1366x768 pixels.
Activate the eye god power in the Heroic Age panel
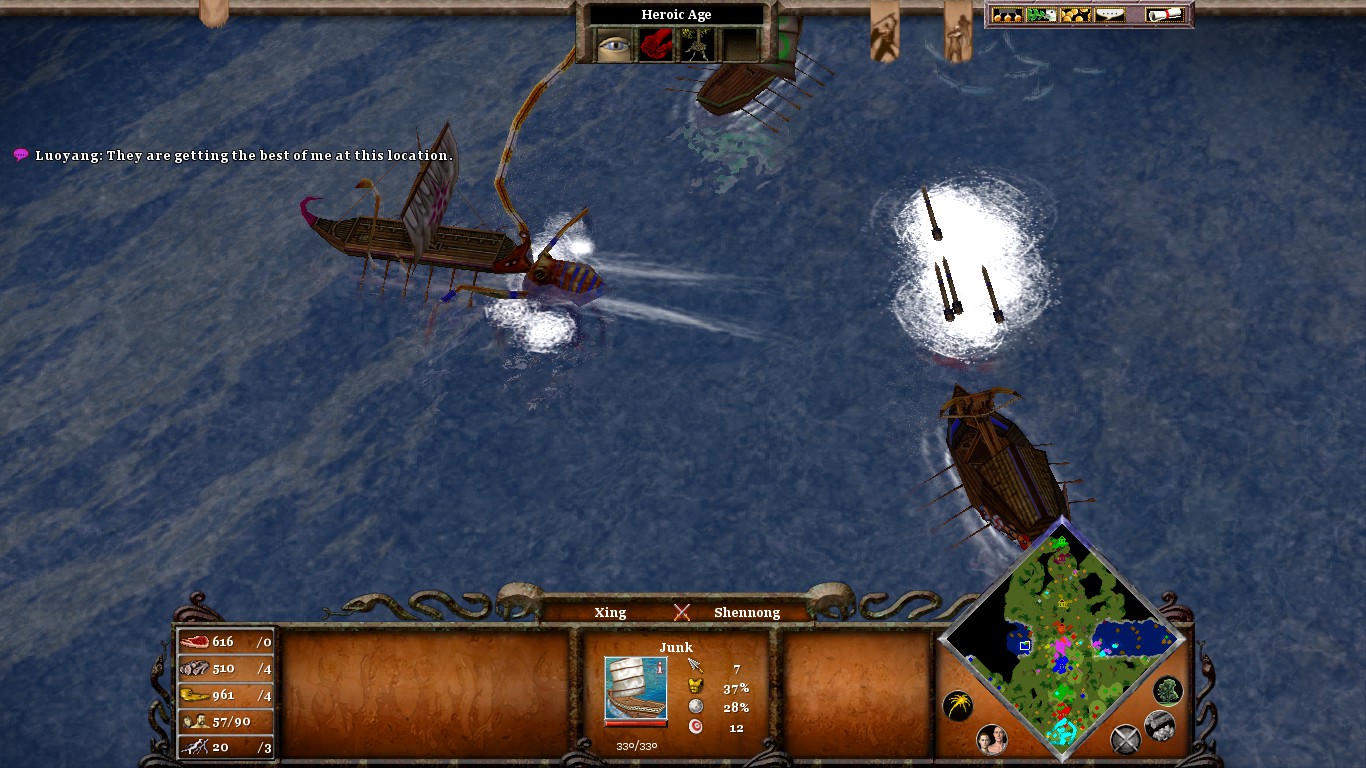coord(613,45)
